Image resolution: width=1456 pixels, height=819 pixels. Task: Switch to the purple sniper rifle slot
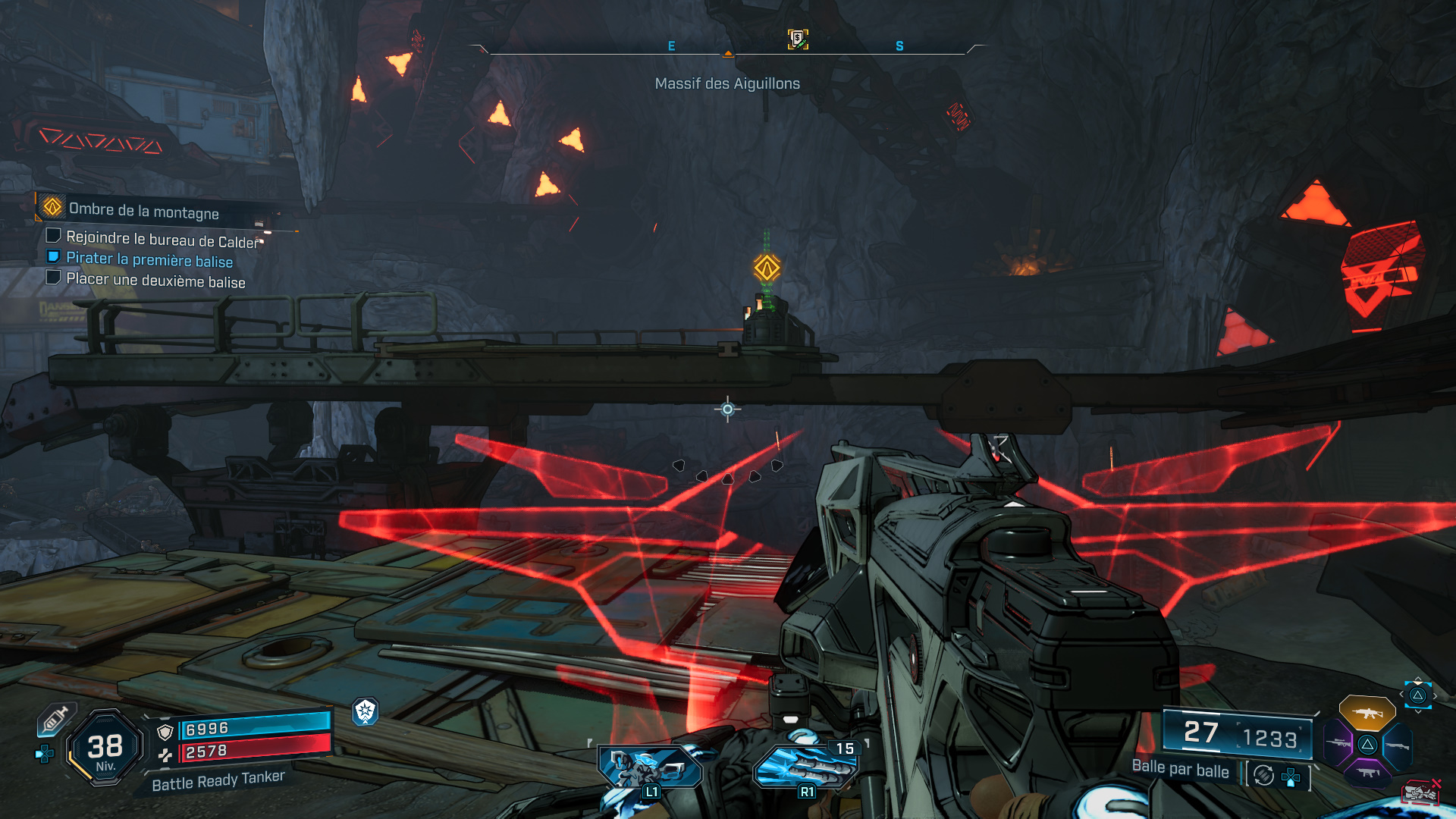[1338, 743]
